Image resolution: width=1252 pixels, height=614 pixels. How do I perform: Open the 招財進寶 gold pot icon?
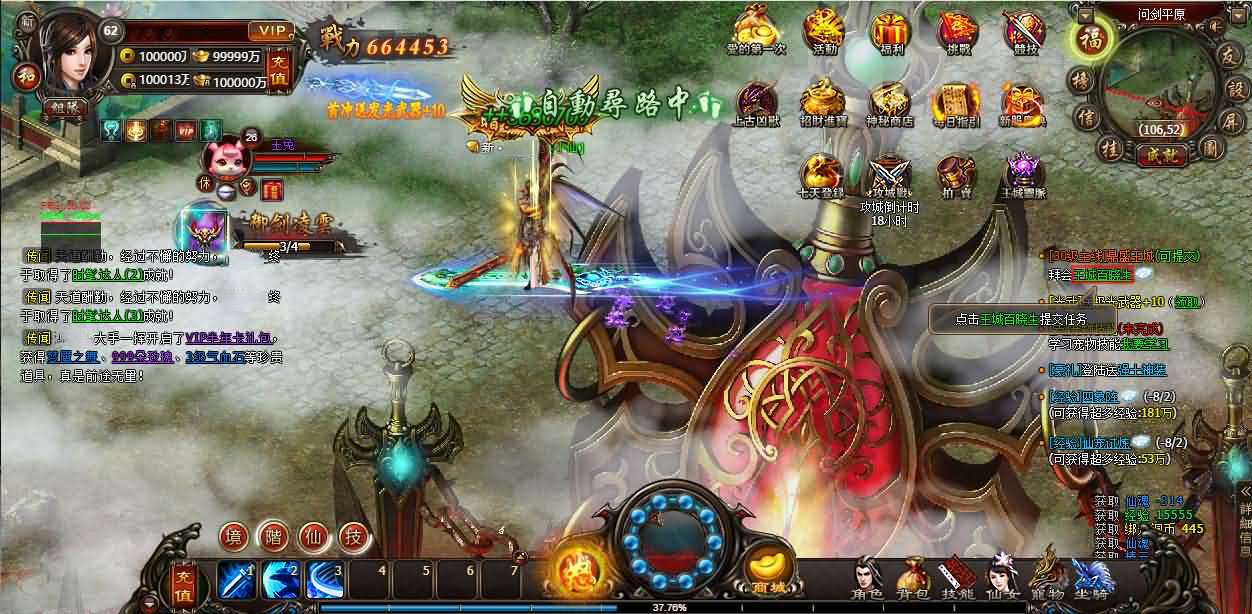click(x=824, y=101)
